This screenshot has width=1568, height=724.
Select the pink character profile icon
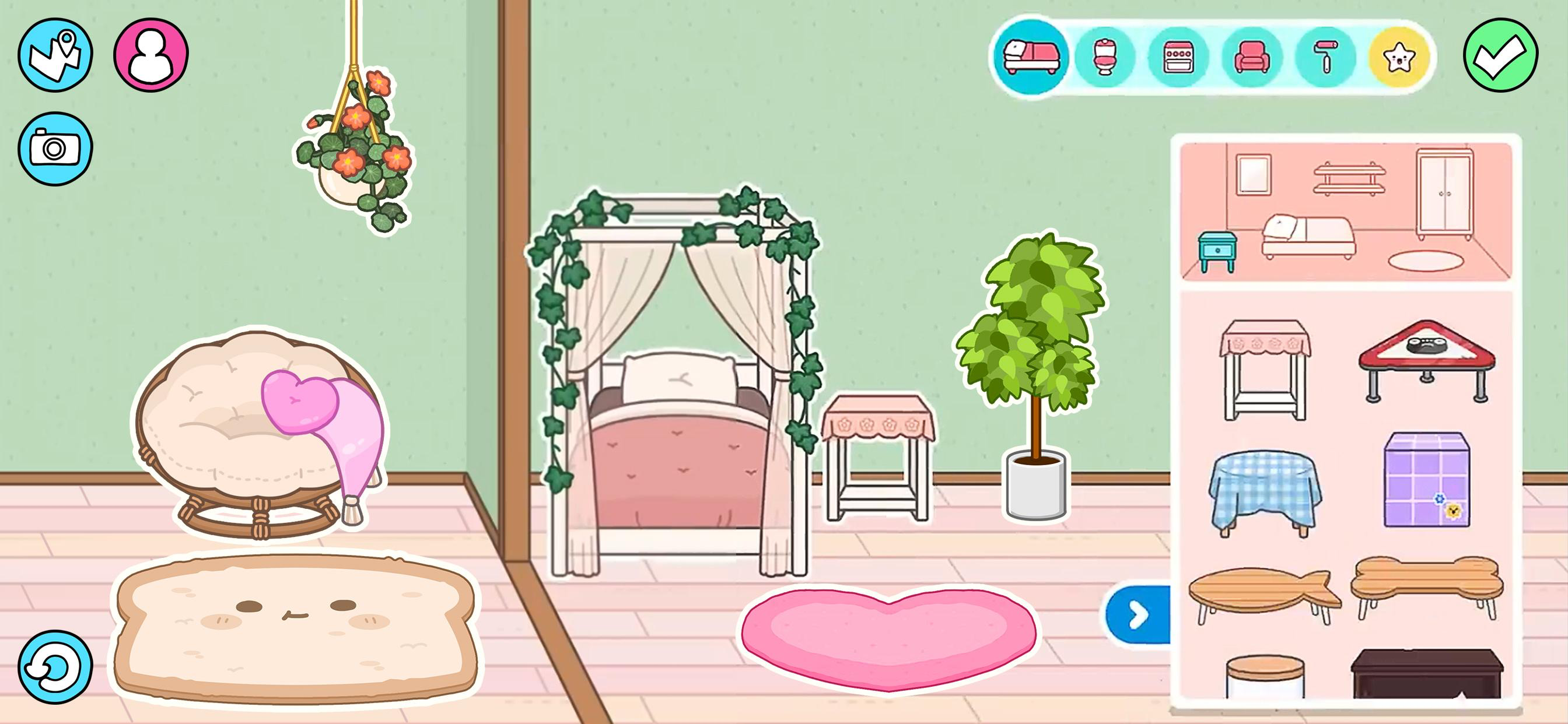coord(152,54)
